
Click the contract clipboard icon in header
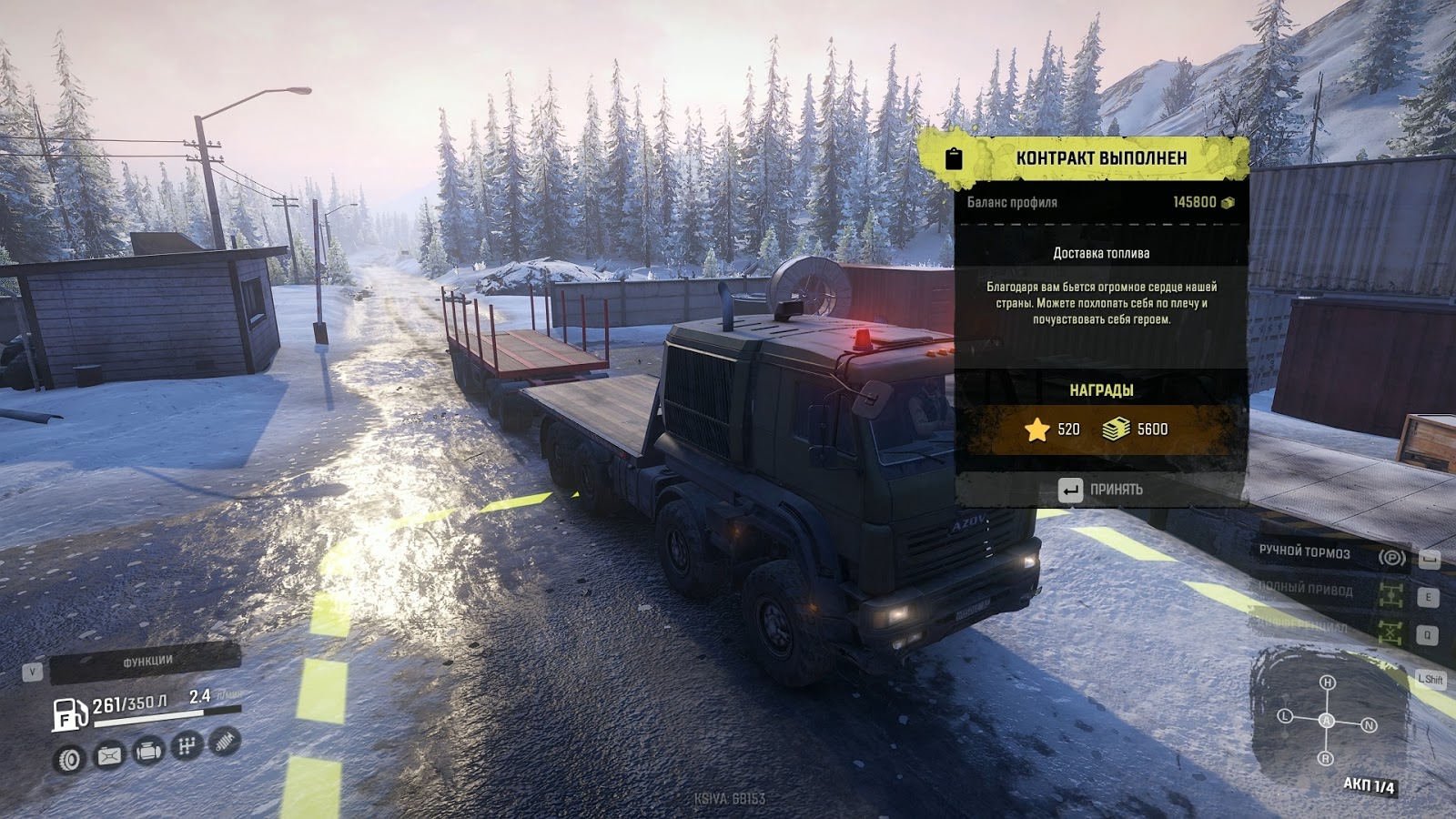[954, 158]
